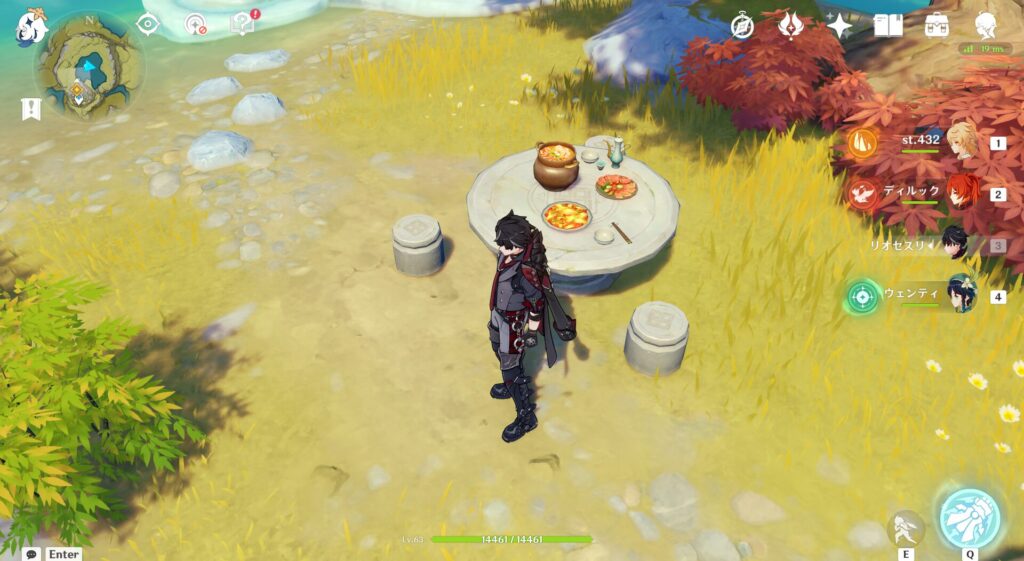This screenshot has width=1024, height=561.
Task: Select party member リオセスリ
Action: [x=955, y=243]
